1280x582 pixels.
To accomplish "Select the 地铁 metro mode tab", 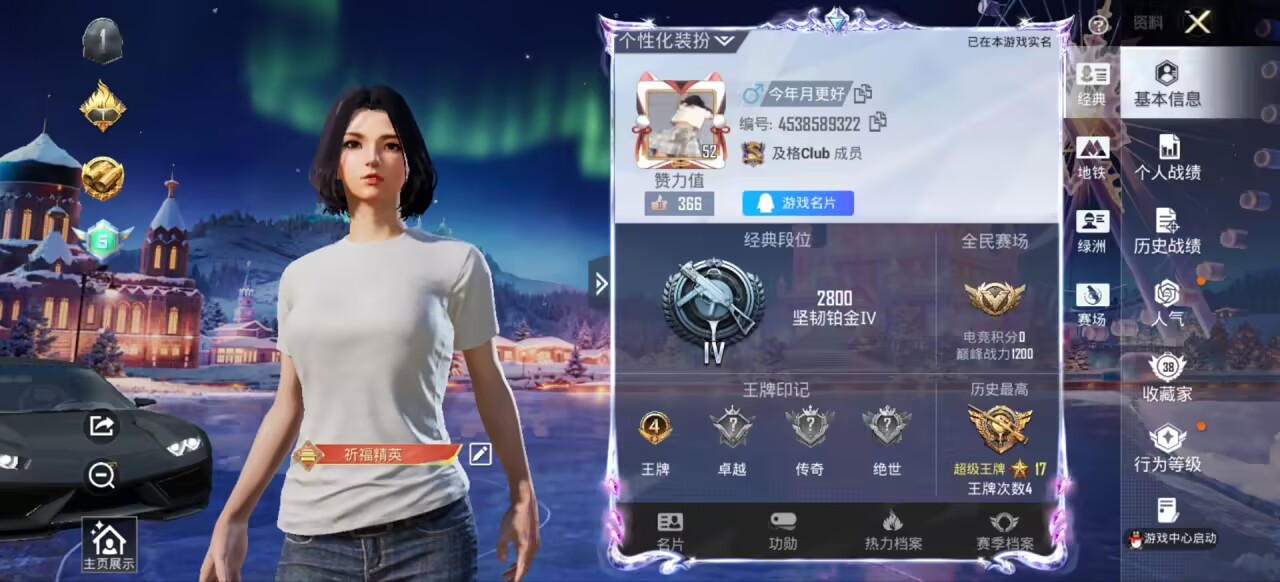I will (1092, 158).
